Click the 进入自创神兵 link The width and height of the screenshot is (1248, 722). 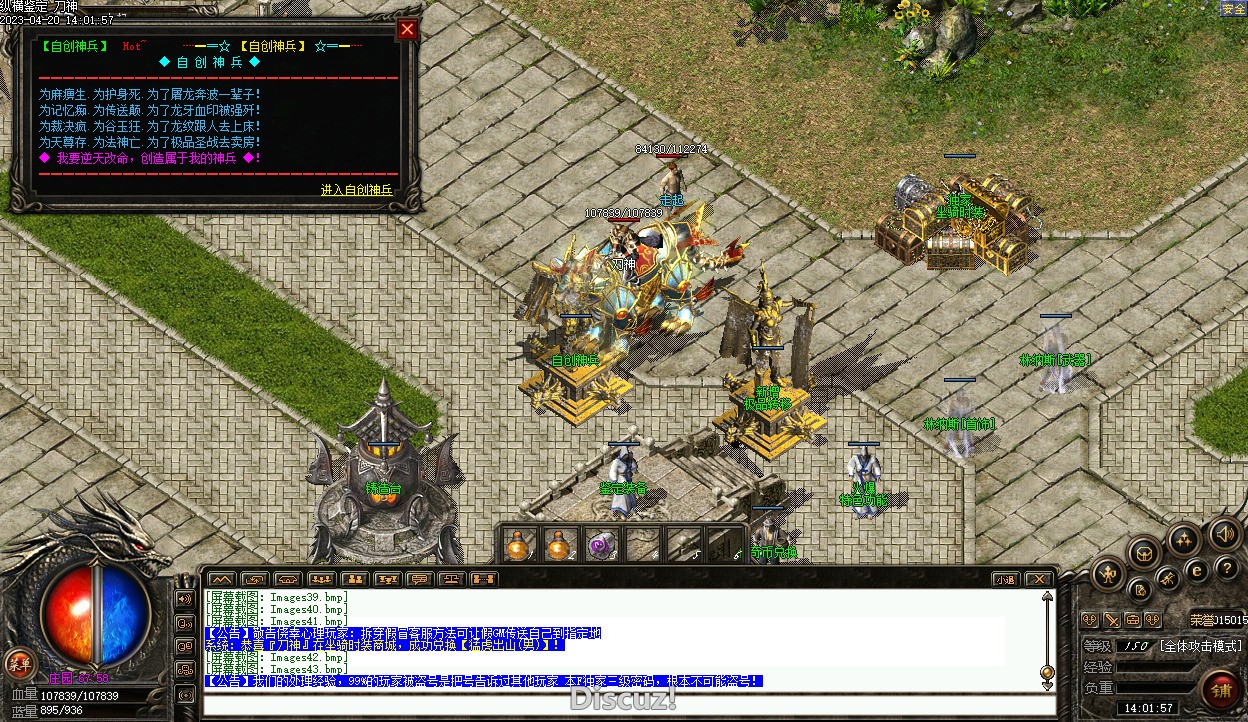click(x=356, y=190)
